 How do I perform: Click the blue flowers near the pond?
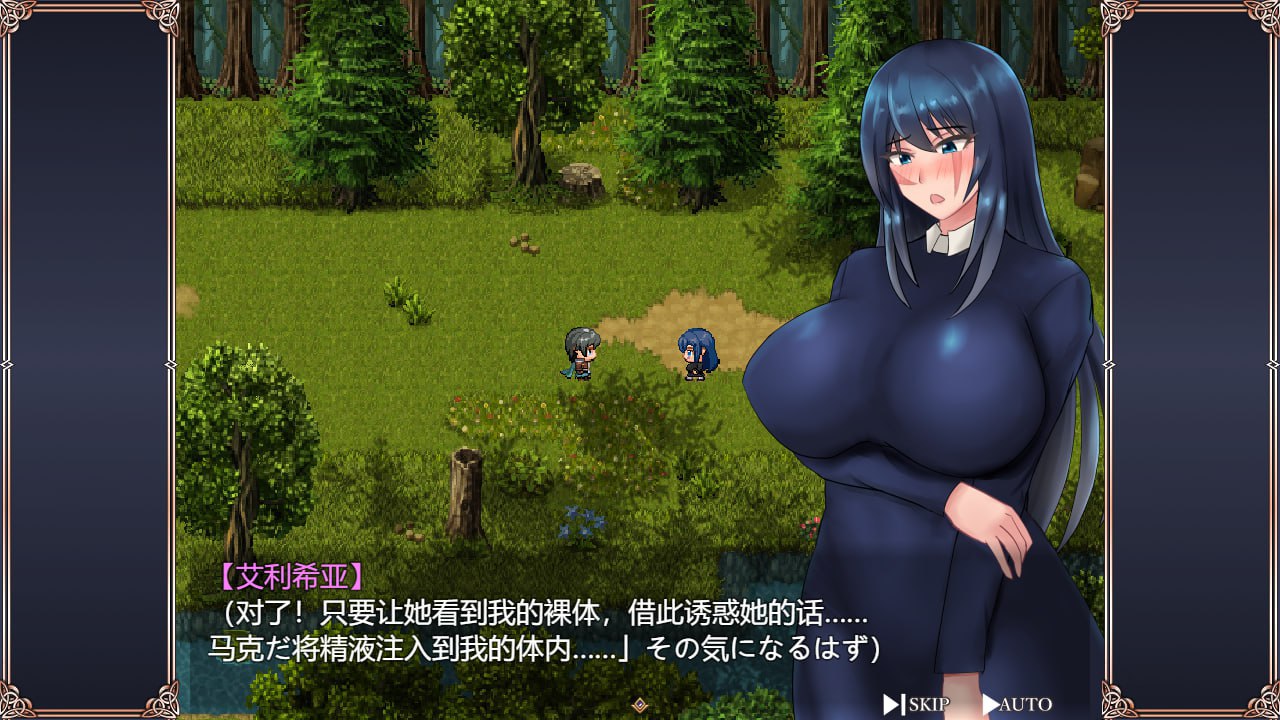point(580,522)
